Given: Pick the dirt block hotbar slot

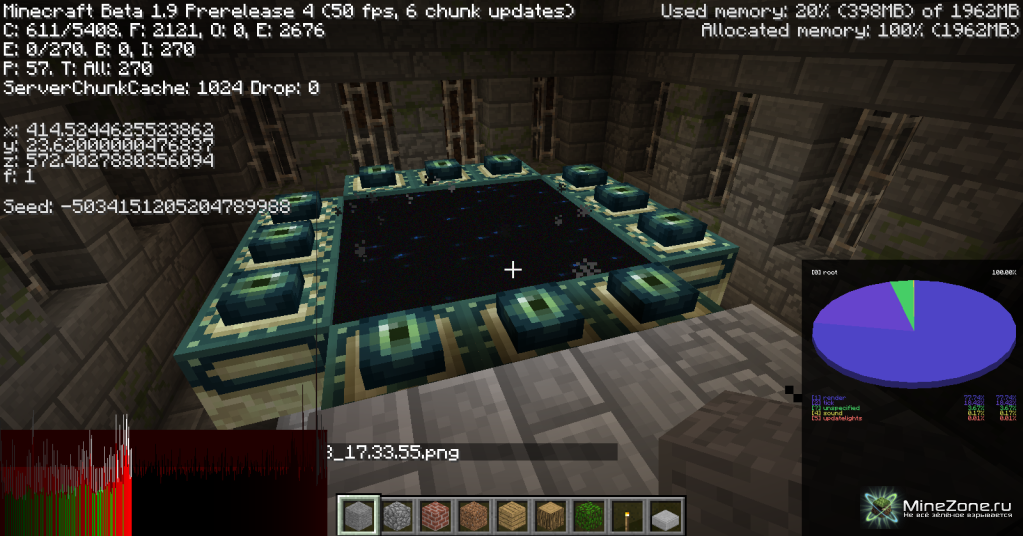Looking at the screenshot, I should (x=473, y=516).
